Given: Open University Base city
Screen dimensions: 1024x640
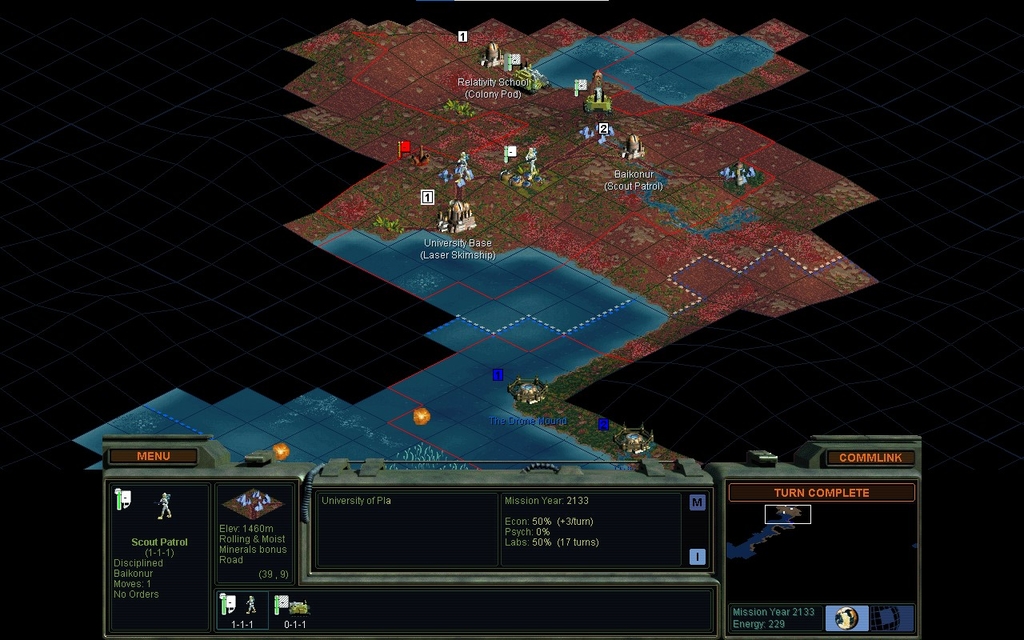Looking at the screenshot, I should [457, 215].
